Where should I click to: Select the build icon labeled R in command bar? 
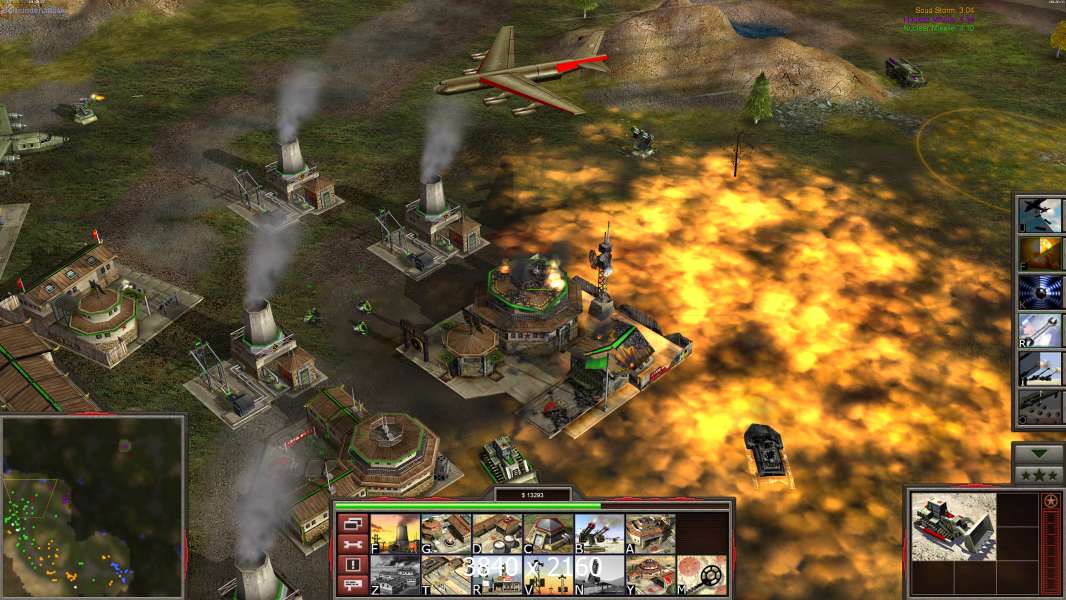[x=497, y=574]
